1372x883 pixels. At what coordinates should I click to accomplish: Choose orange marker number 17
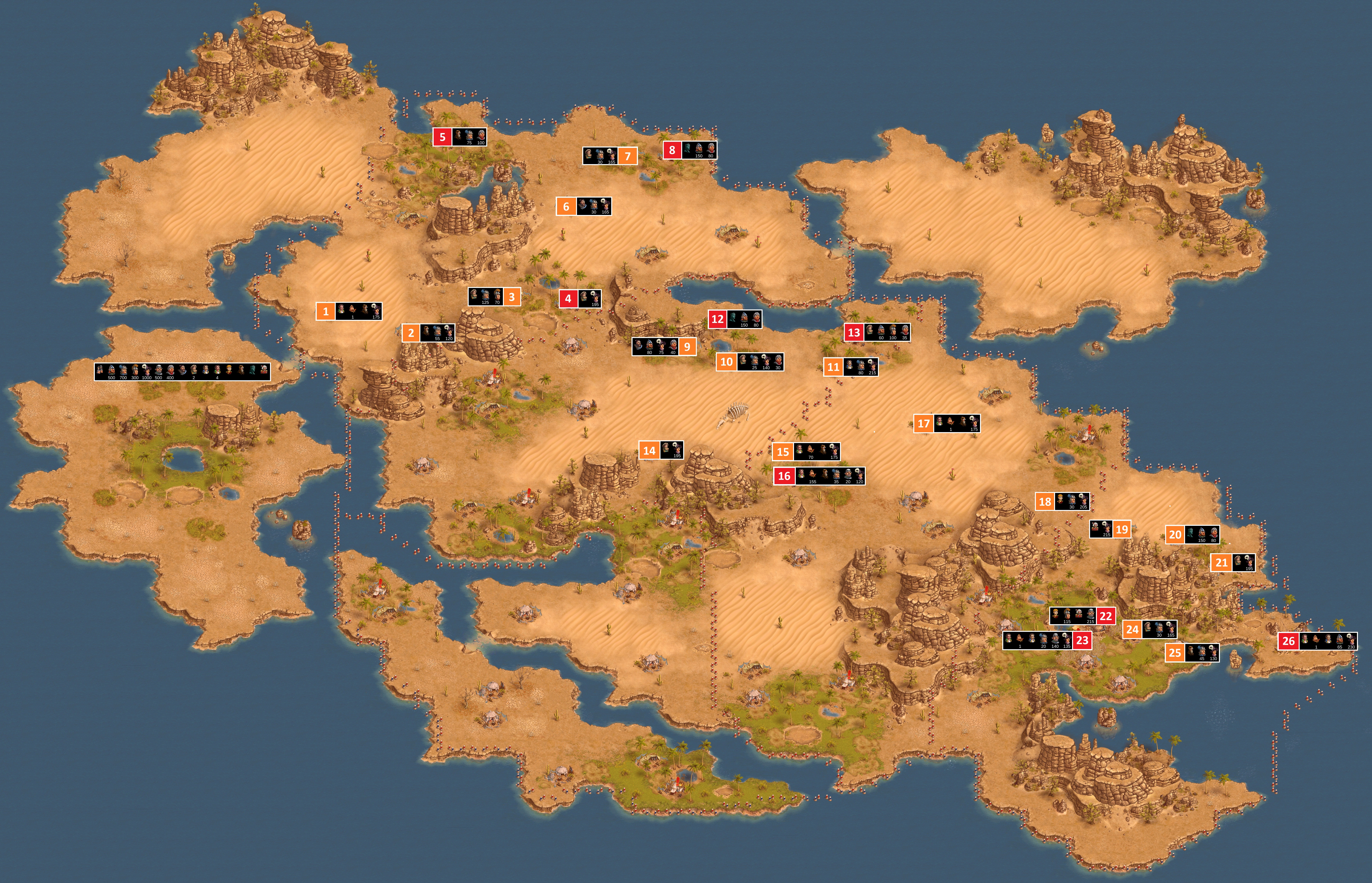[923, 423]
